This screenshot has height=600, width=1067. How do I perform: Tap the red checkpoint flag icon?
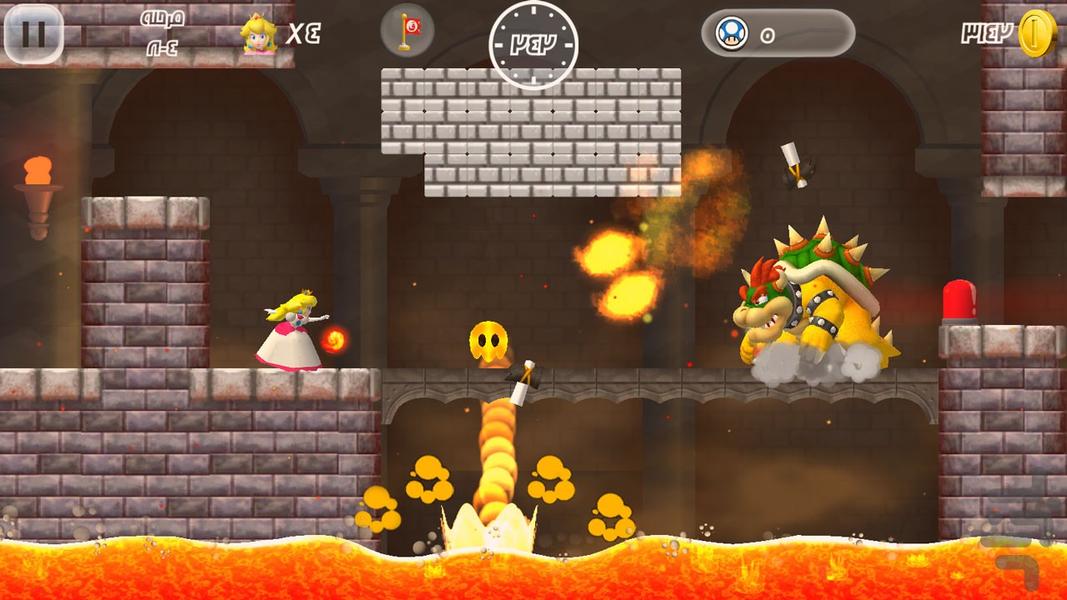407,31
